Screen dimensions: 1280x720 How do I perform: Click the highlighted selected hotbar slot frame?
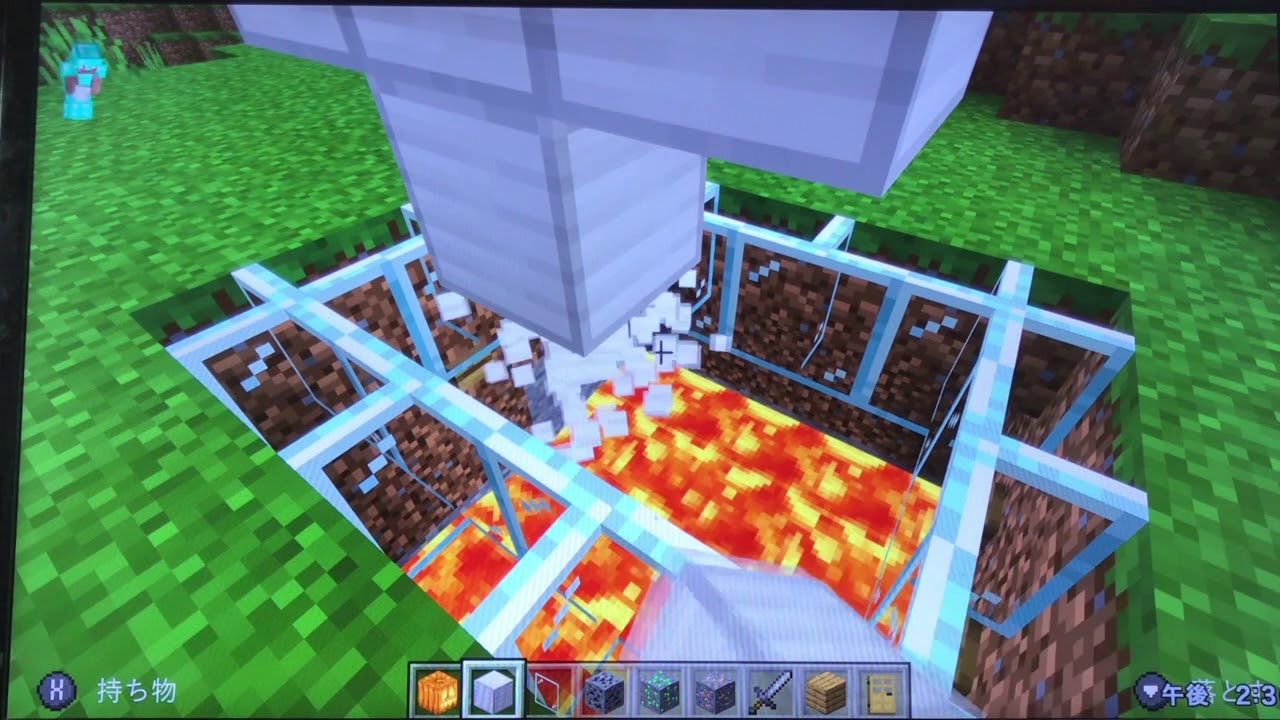tap(495, 691)
